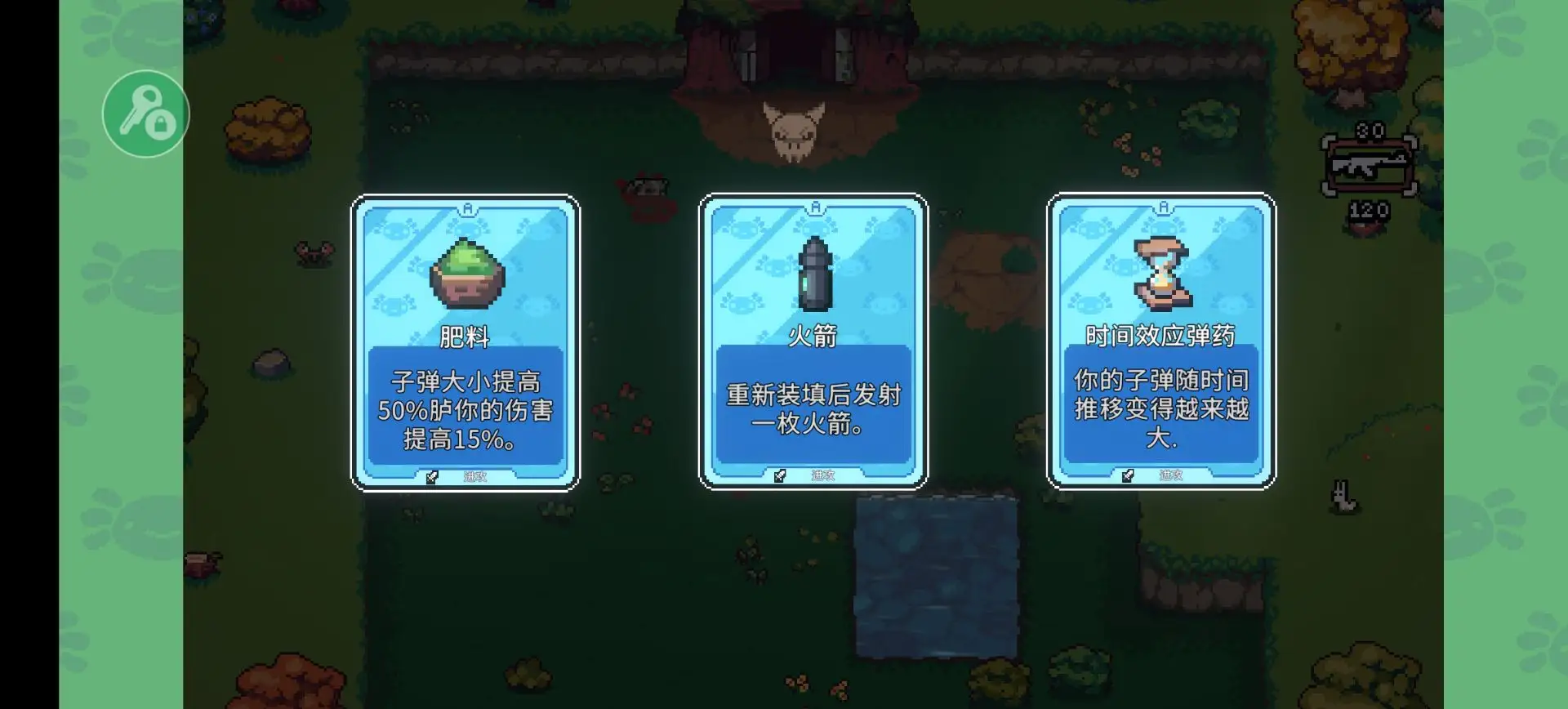Image resolution: width=1568 pixels, height=709 pixels.
Task: Select the fertilizer mound icon on the 肥料 card
Action: click(465, 274)
